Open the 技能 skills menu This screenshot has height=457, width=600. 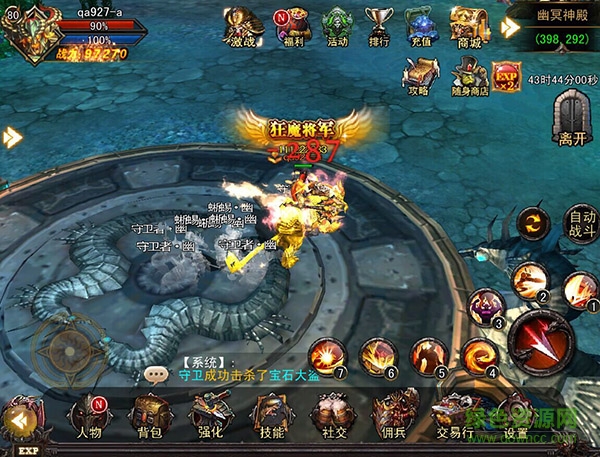tap(269, 415)
